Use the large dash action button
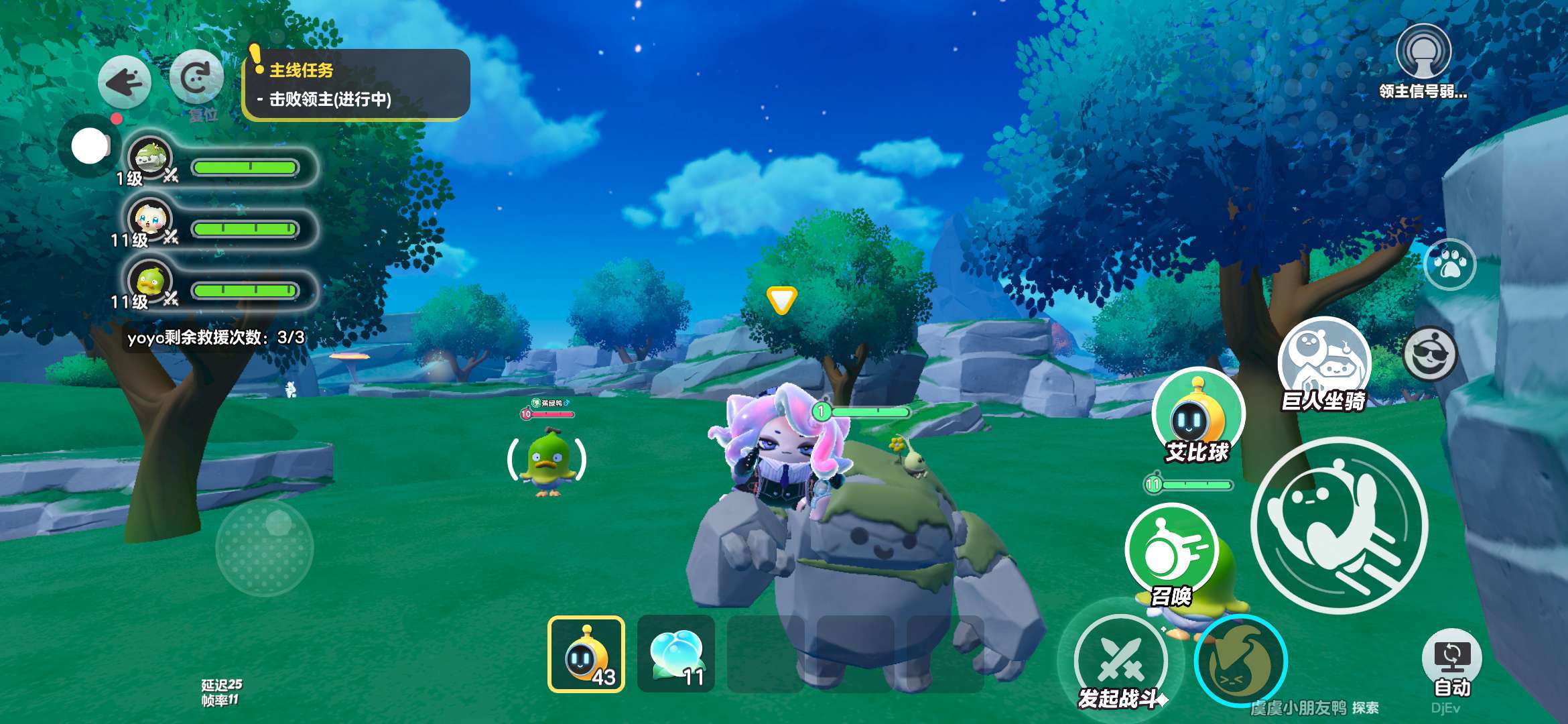The width and height of the screenshot is (1568, 724). [x=1340, y=524]
